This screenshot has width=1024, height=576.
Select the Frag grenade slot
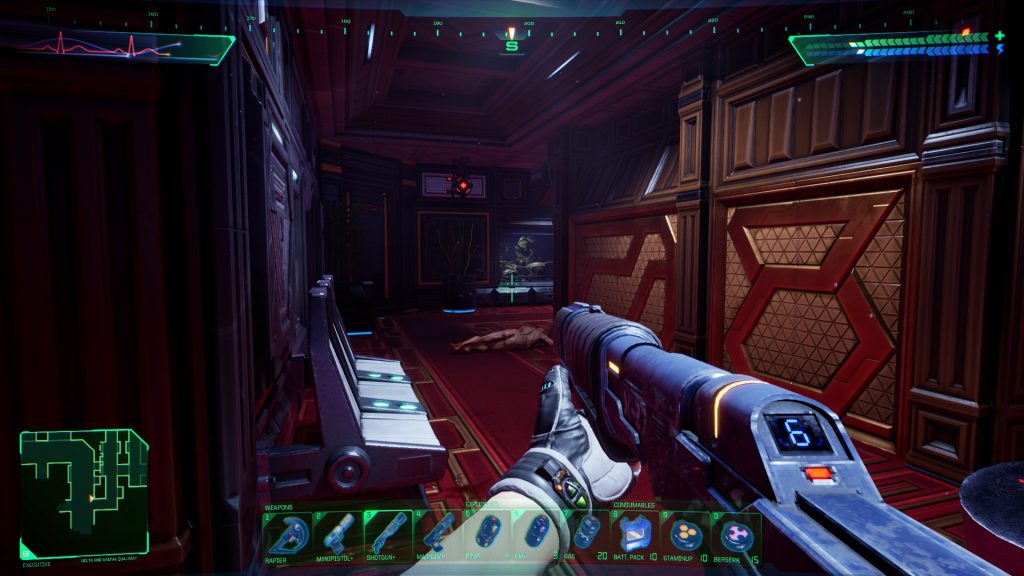click(x=487, y=534)
